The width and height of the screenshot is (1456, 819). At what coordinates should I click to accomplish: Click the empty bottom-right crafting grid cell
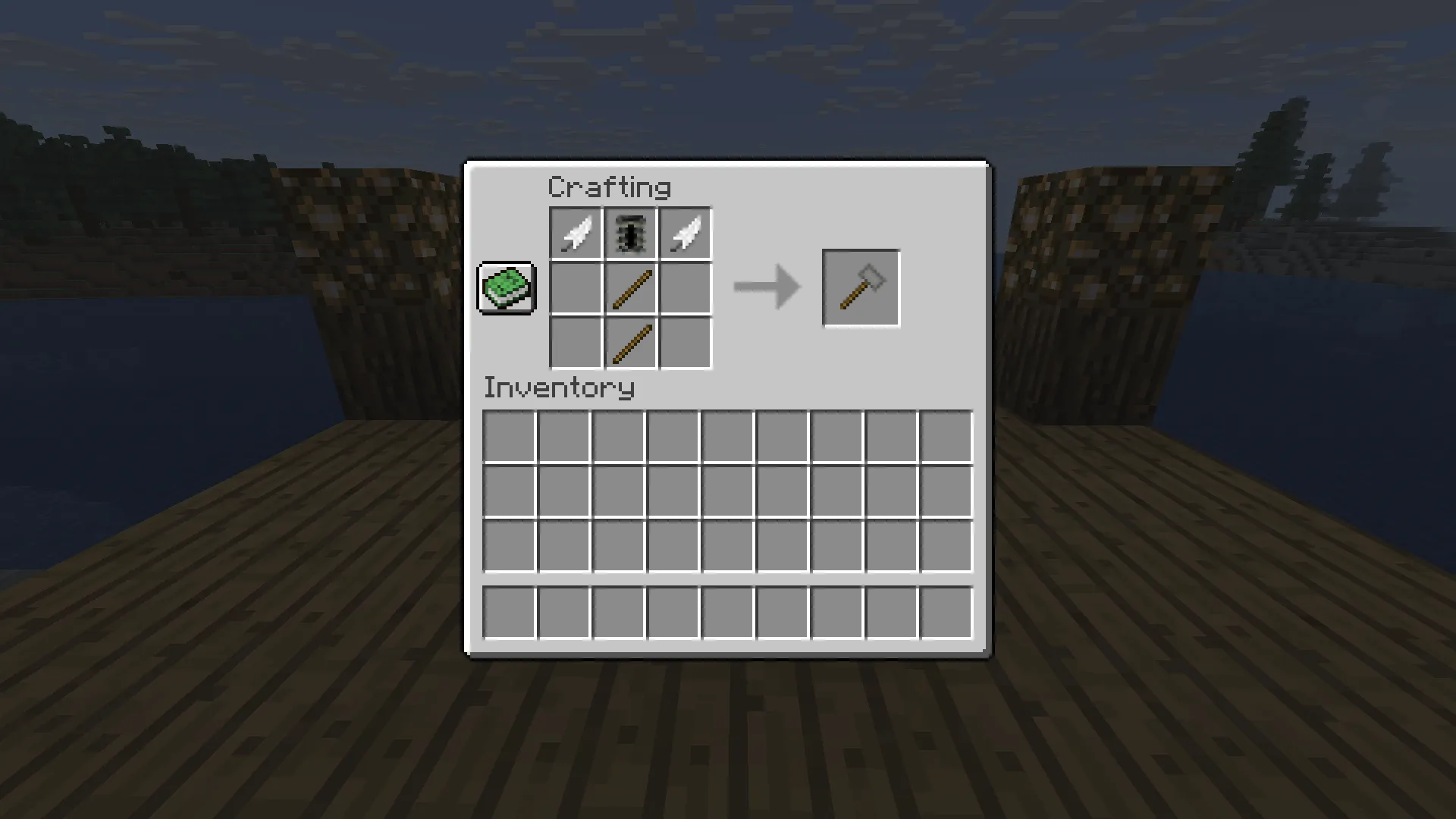pyautogui.click(x=685, y=344)
